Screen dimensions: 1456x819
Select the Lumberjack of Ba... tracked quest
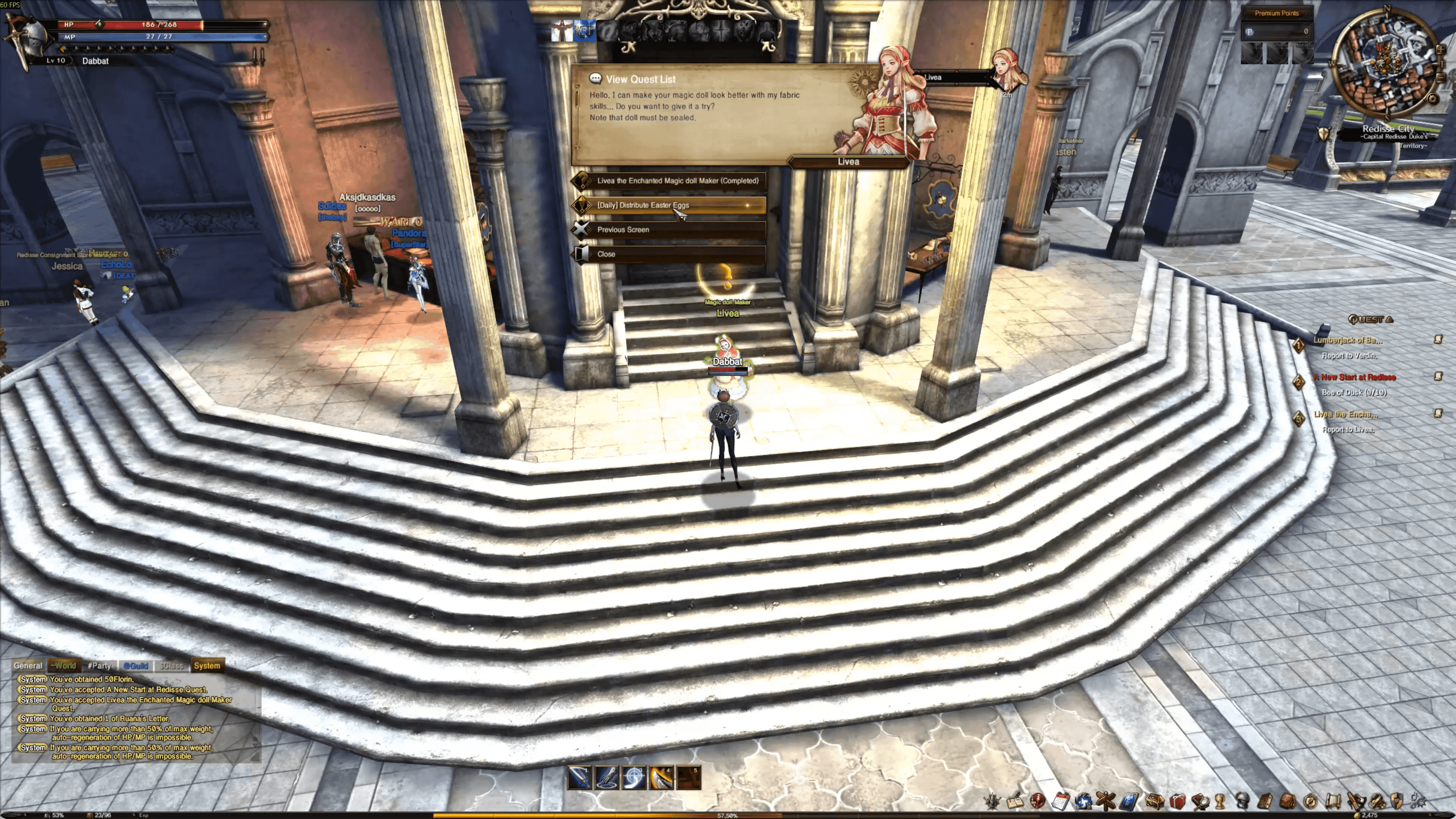pos(1348,340)
